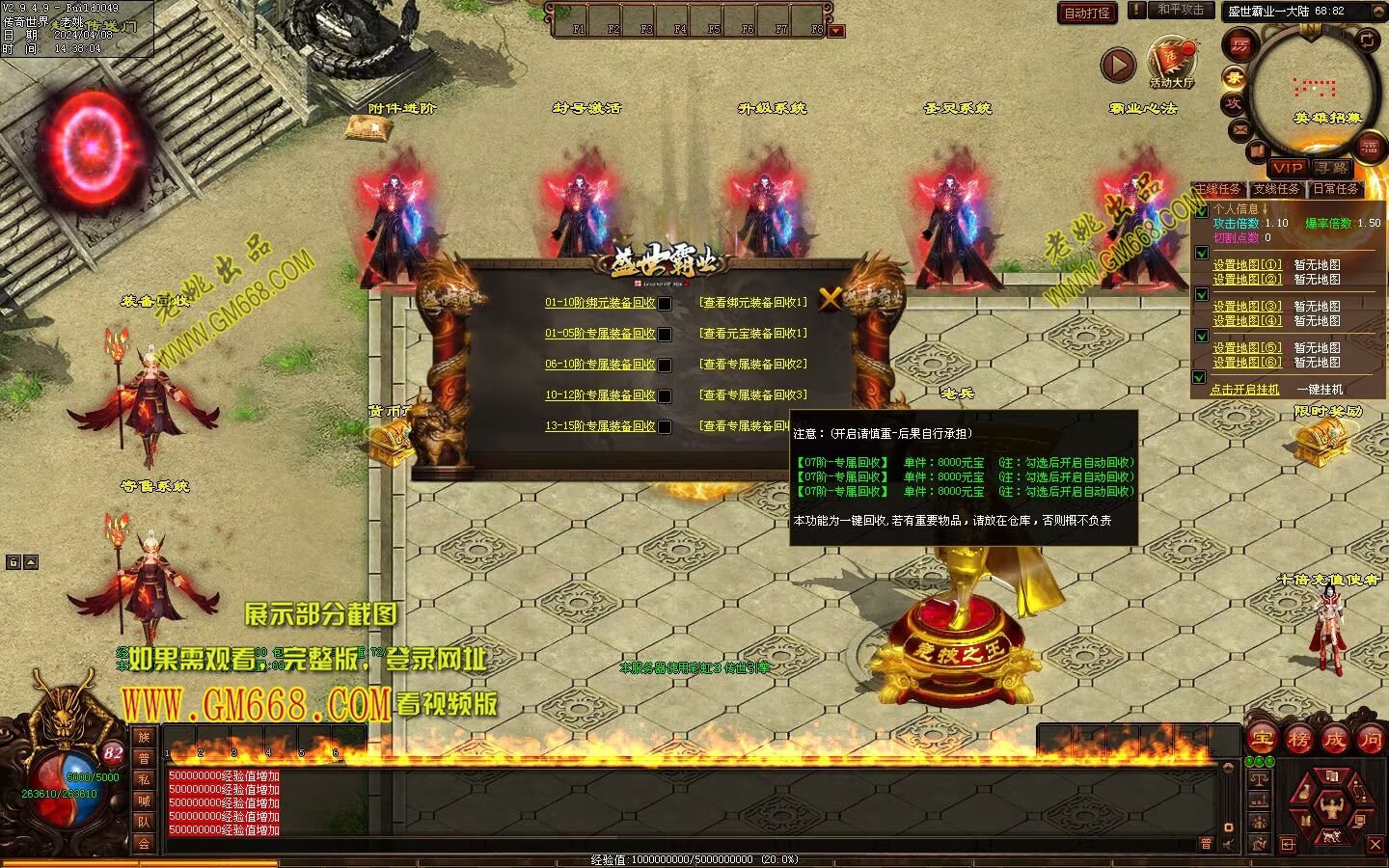Tick the 06-10阶专属装备回收 checkbox

[x=665, y=366]
